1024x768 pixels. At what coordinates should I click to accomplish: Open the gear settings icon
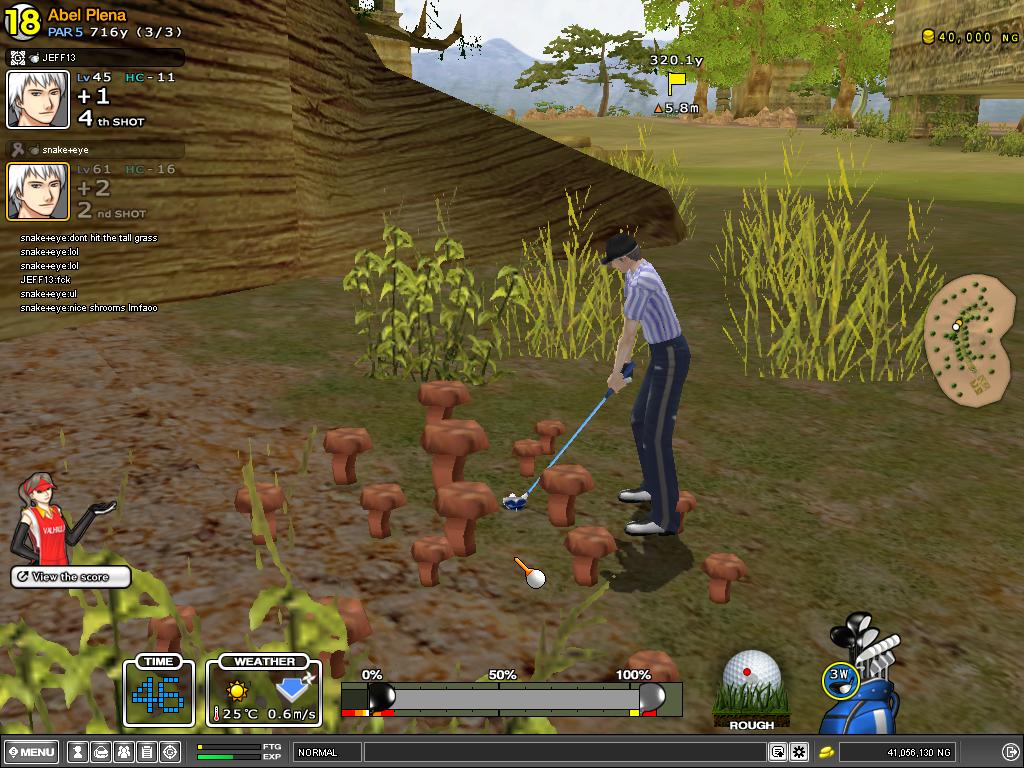pos(799,752)
